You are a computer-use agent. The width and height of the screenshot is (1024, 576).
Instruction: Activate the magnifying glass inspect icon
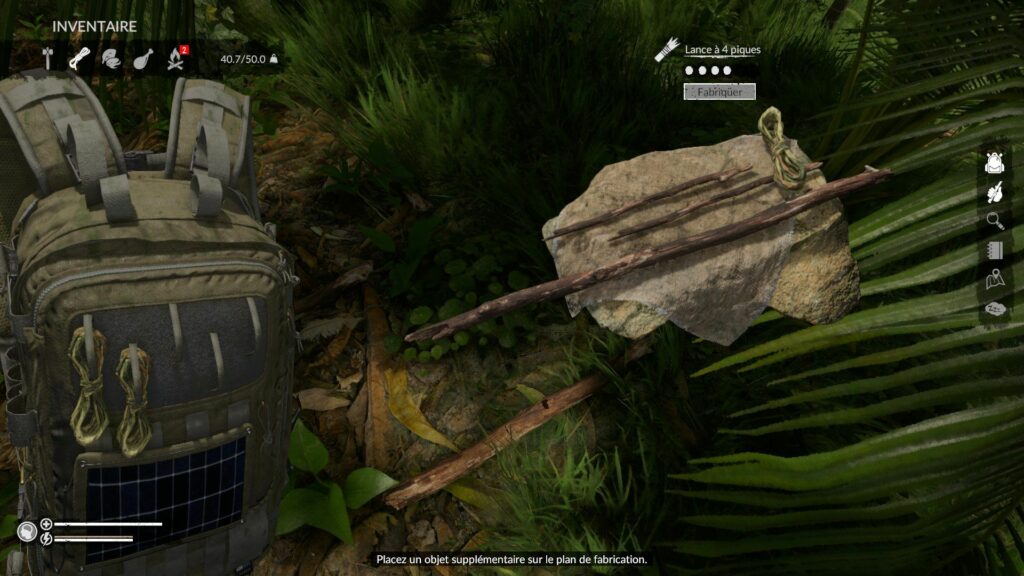click(994, 220)
